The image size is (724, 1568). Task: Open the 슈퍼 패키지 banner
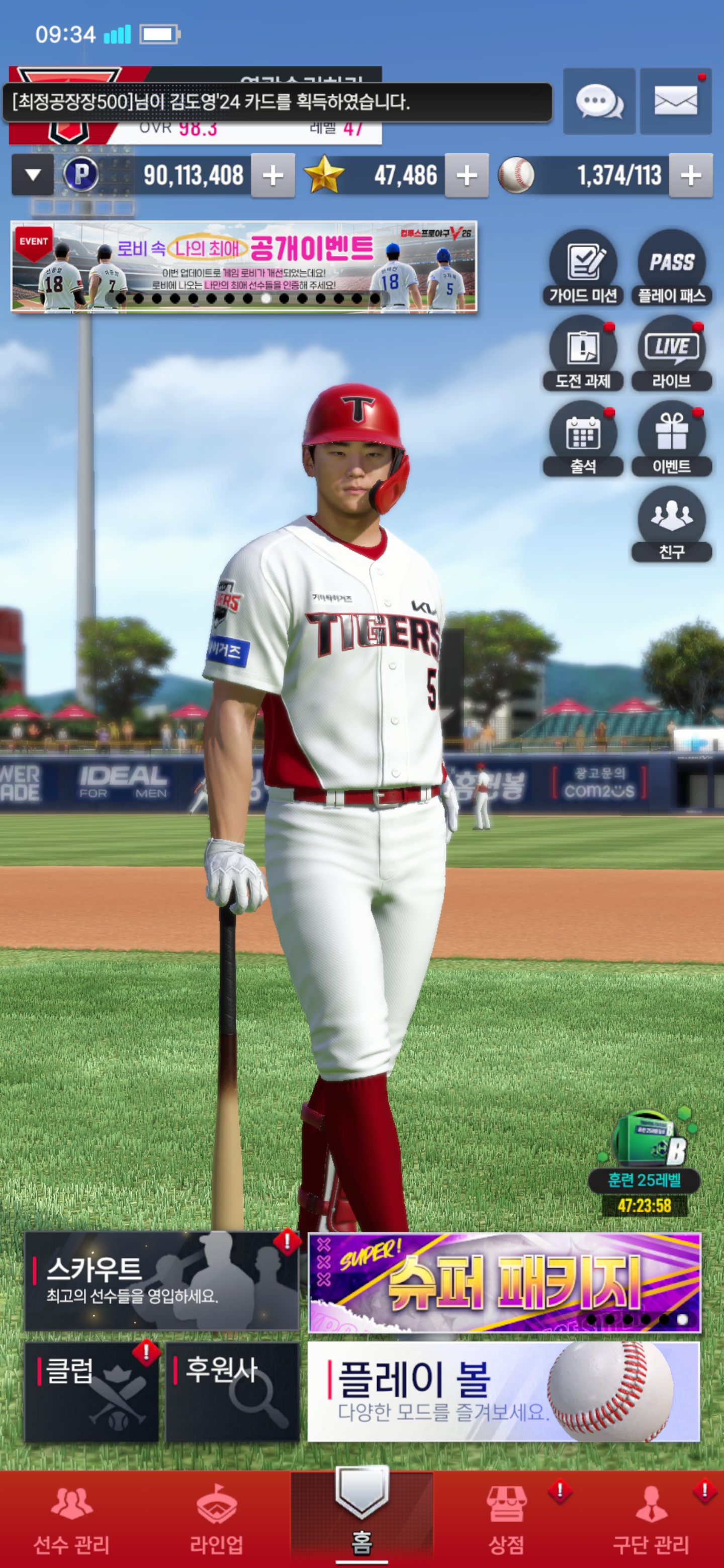coord(504,1282)
